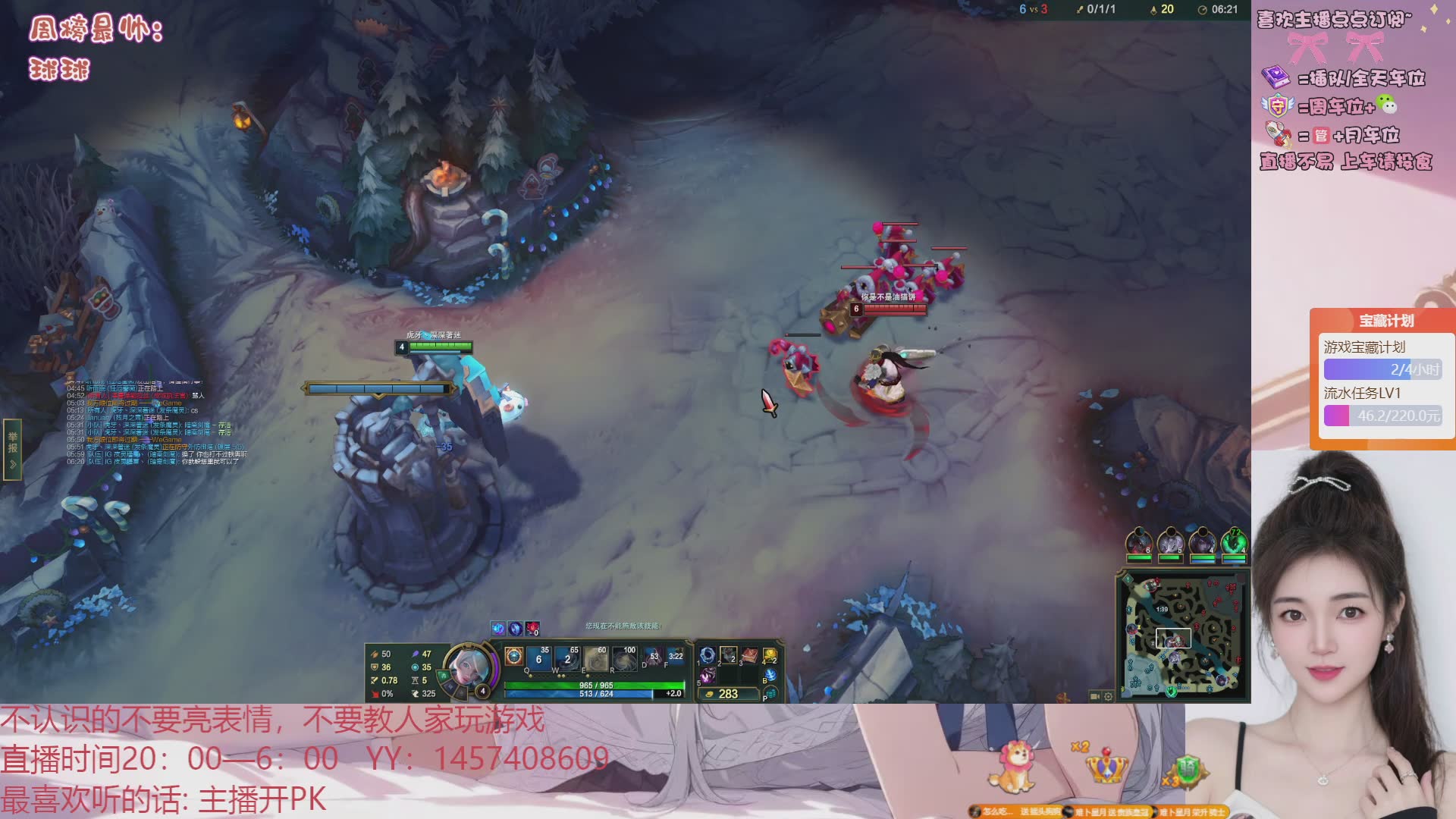Select the red spellbook item in slot 3

pyautogui.click(x=749, y=655)
